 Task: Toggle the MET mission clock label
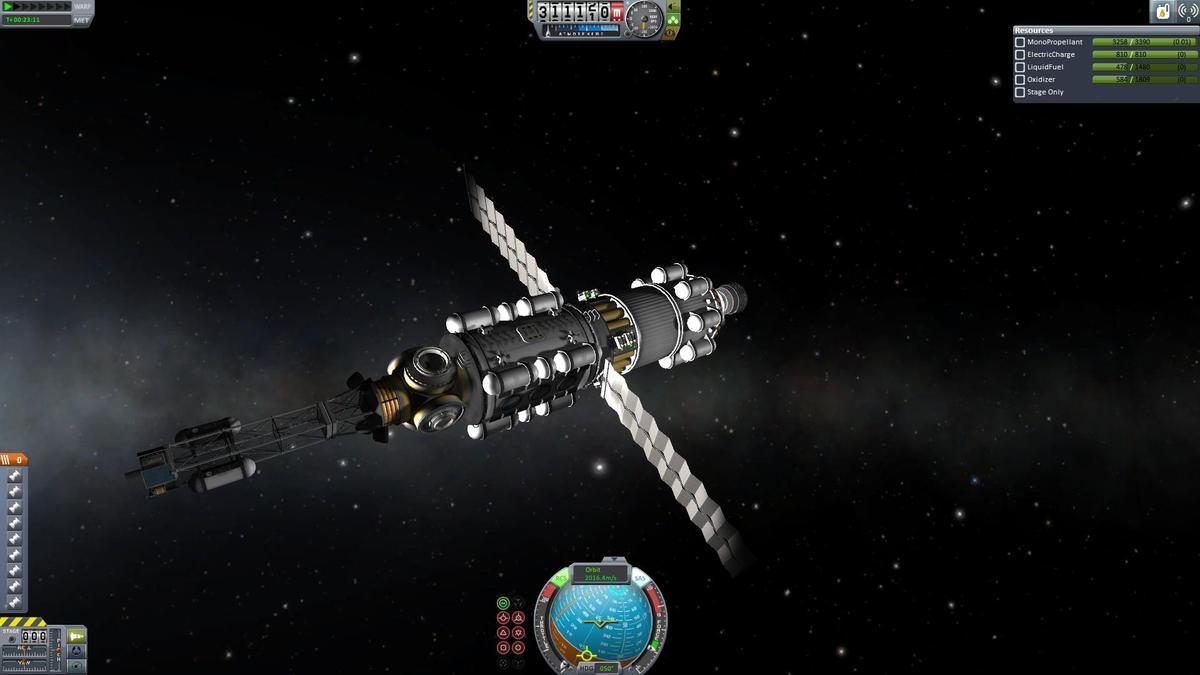tap(82, 20)
